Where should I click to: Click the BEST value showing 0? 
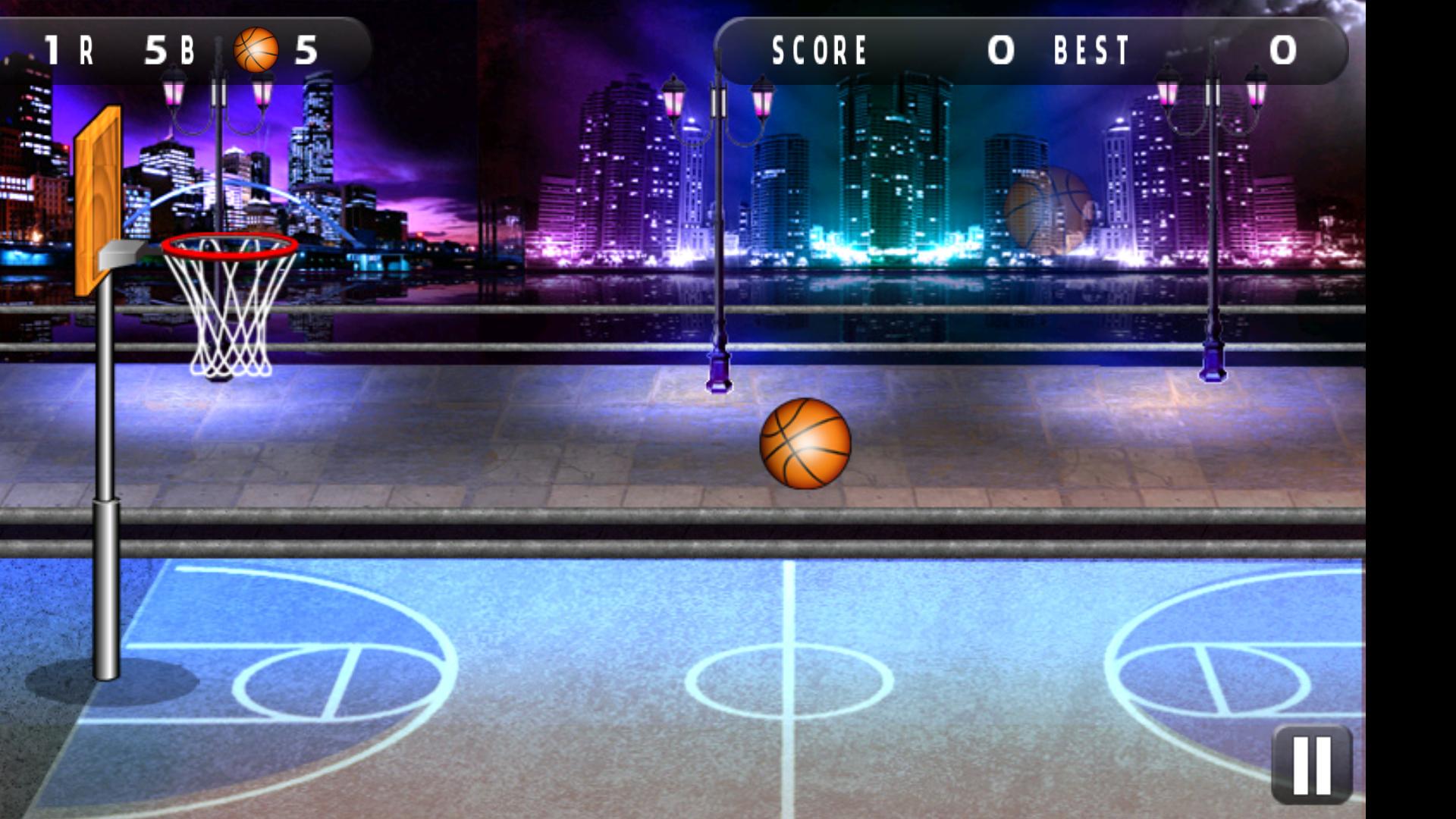(1282, 49)
